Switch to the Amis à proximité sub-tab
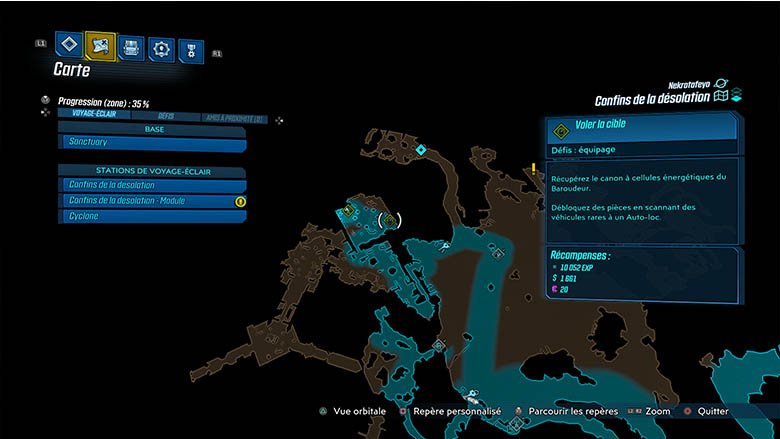The image size is (780, 439). [x=234, y=117]
